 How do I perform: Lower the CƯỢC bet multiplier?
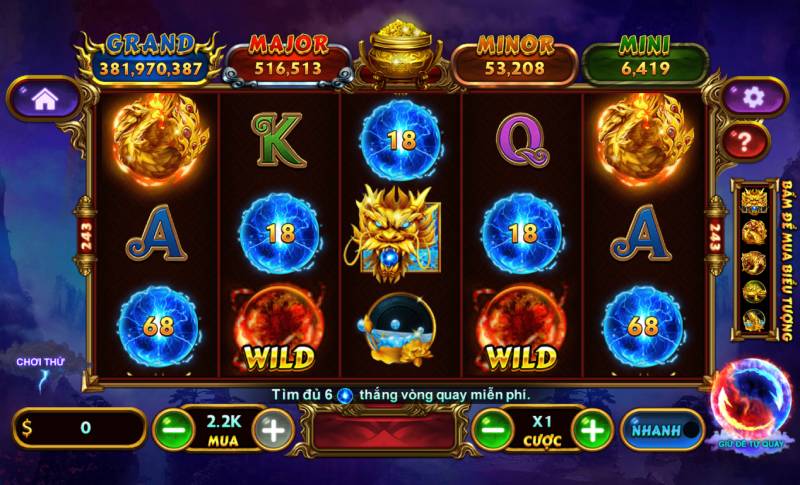(490, 429)
